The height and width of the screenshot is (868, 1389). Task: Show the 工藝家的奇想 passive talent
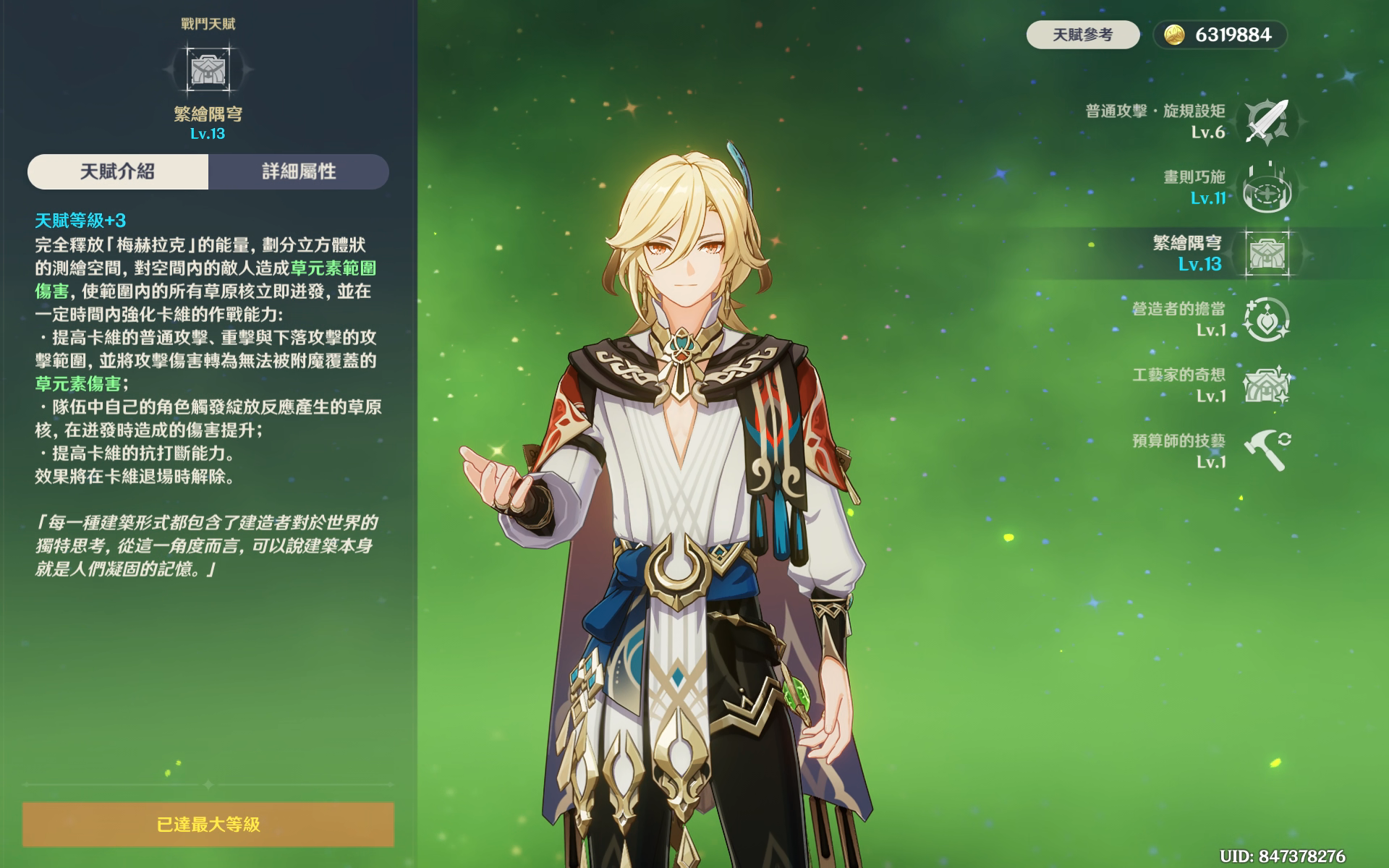tap(1267, 385)
